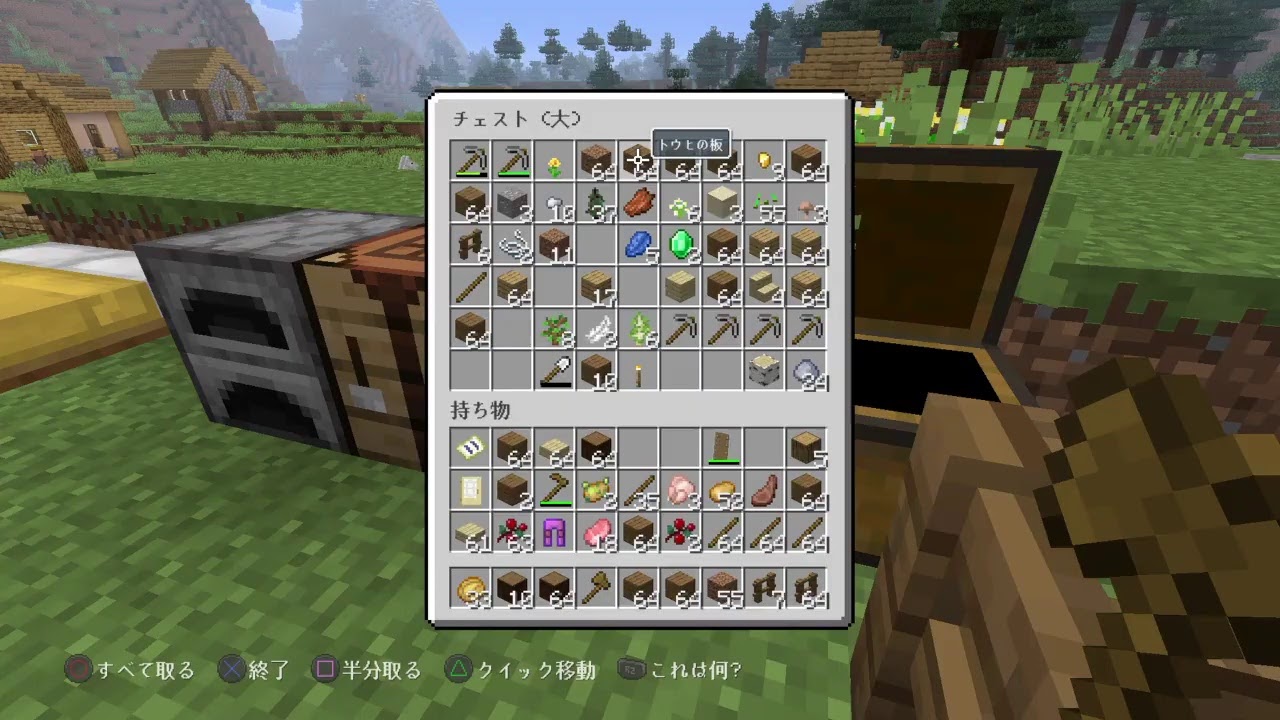Viewport: 1280px width, 720px height.
Task: Click an empty slot in the chest
Action: pyautogui.click(x=596, y=245)
